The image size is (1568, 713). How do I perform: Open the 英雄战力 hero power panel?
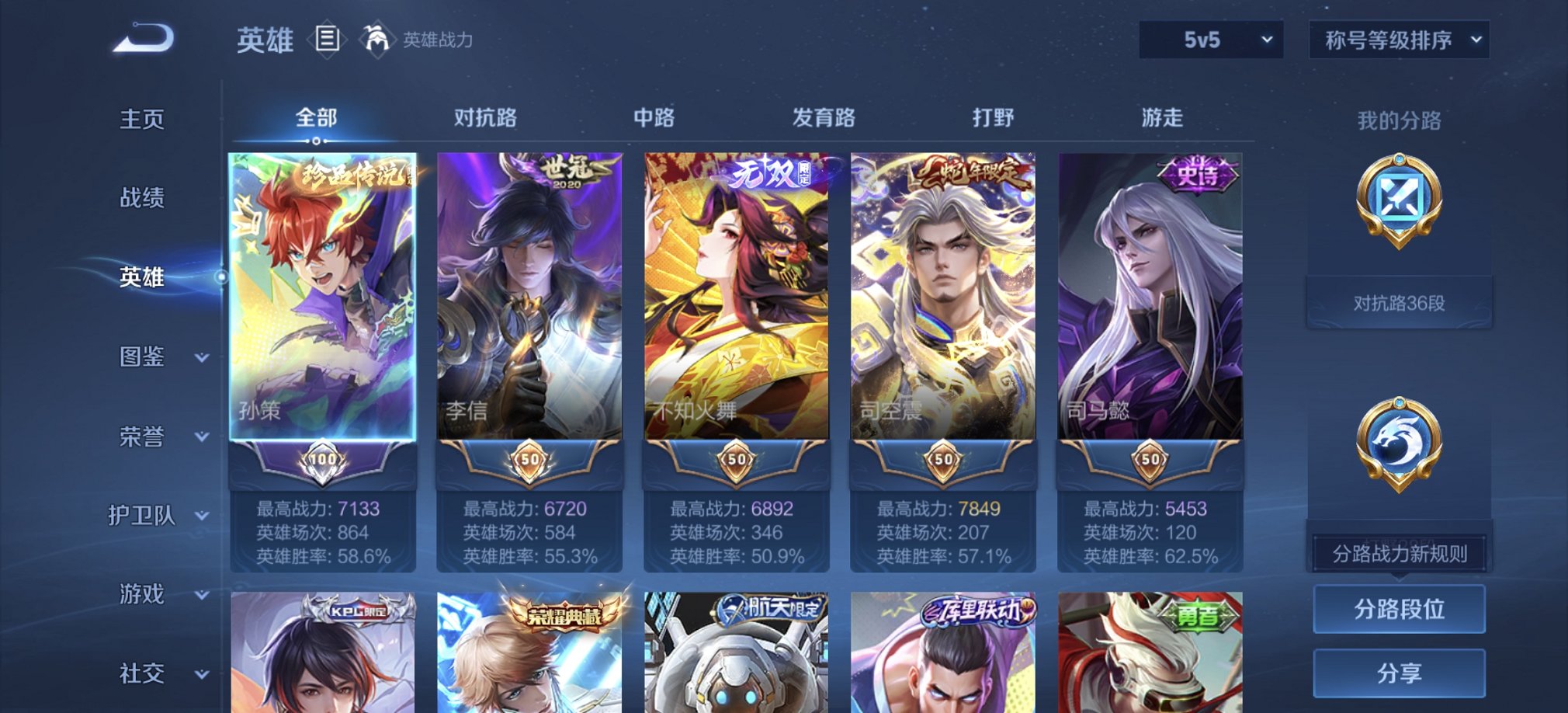pos(432,40)
